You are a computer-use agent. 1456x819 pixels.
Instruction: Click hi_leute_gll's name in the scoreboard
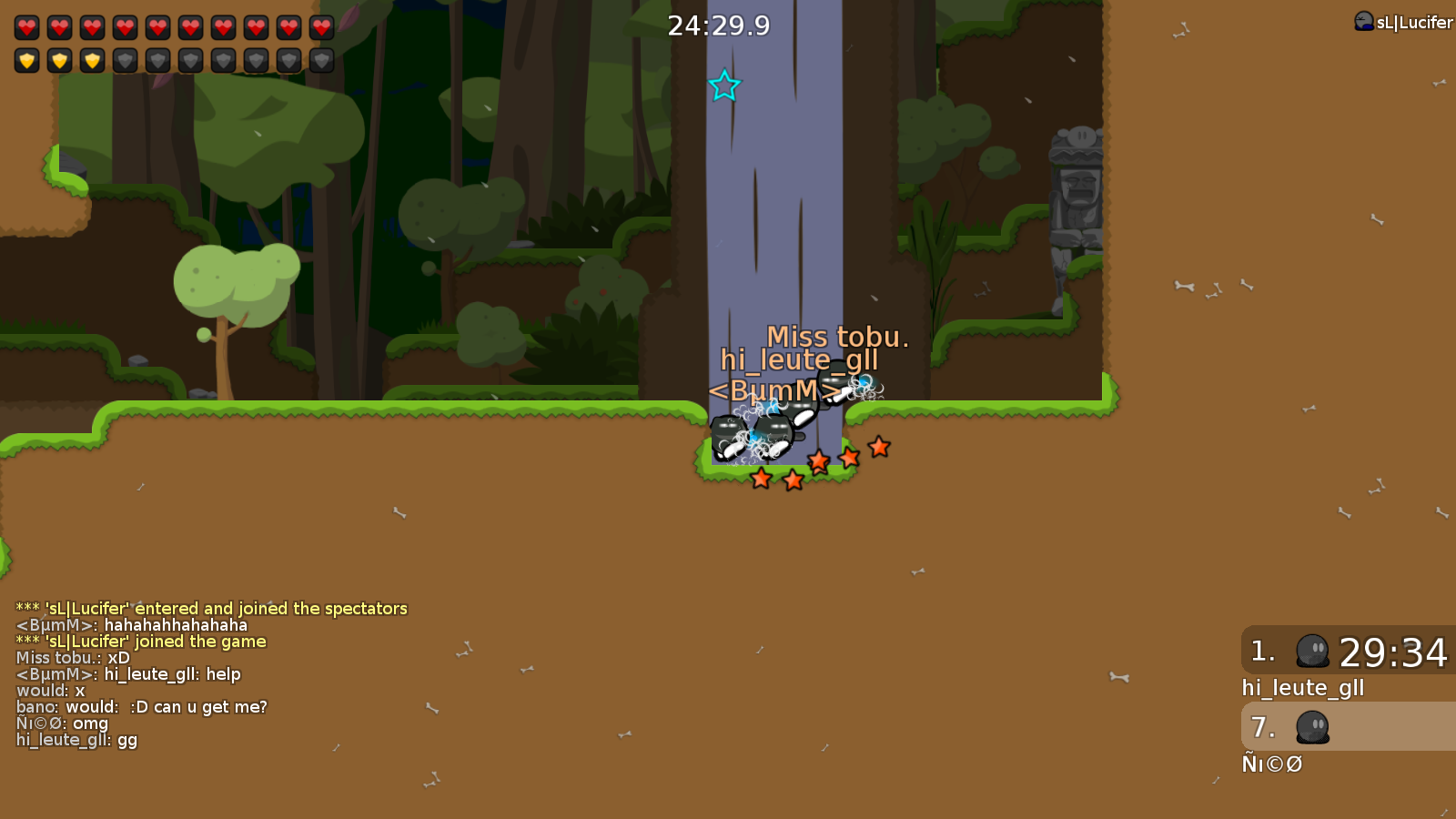point(1303,688)
